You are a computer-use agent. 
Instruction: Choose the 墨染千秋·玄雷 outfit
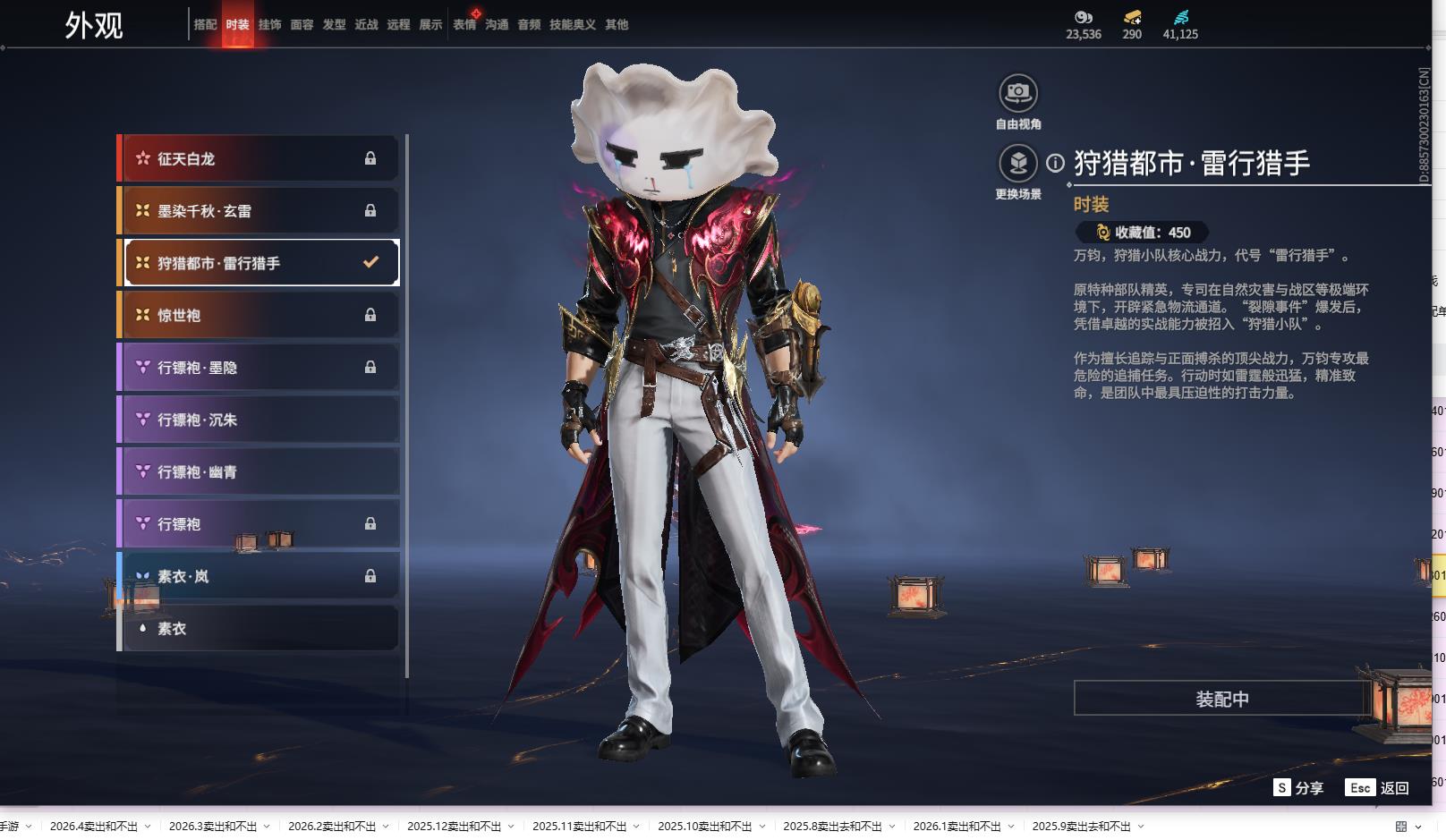coord(259,211)
